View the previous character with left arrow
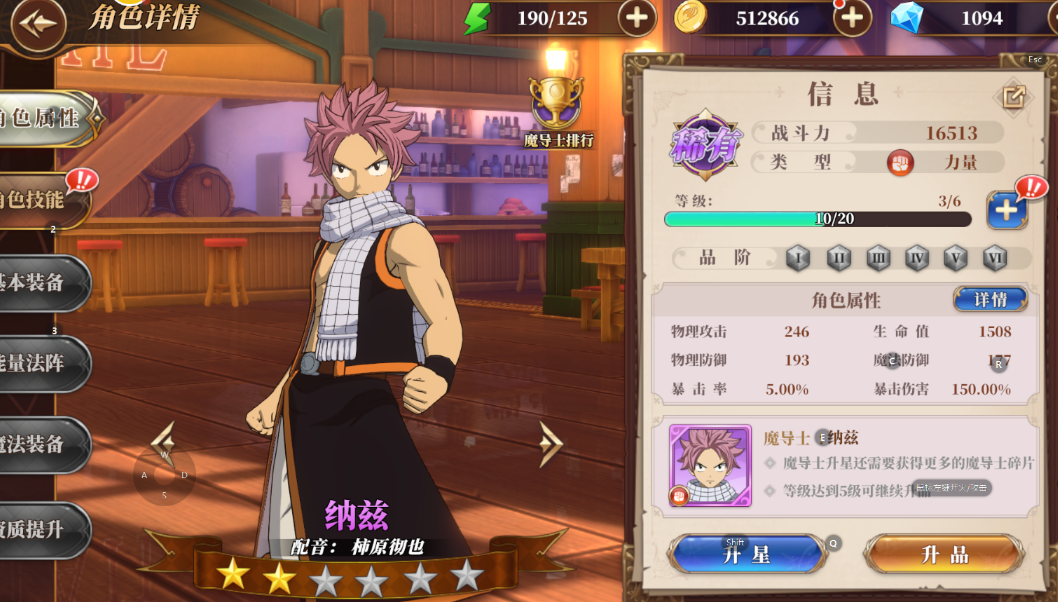1058x602 pixels. [x=163, y=442]
